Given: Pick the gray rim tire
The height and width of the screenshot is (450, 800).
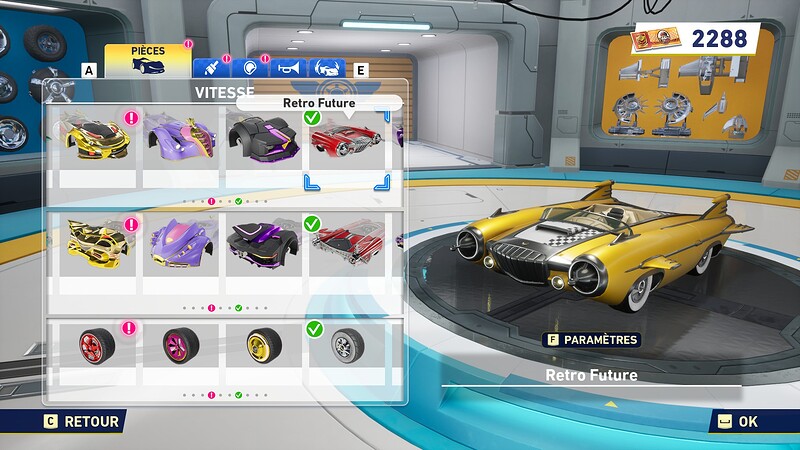Looking at the screenshot, I should tap(347, 345).
